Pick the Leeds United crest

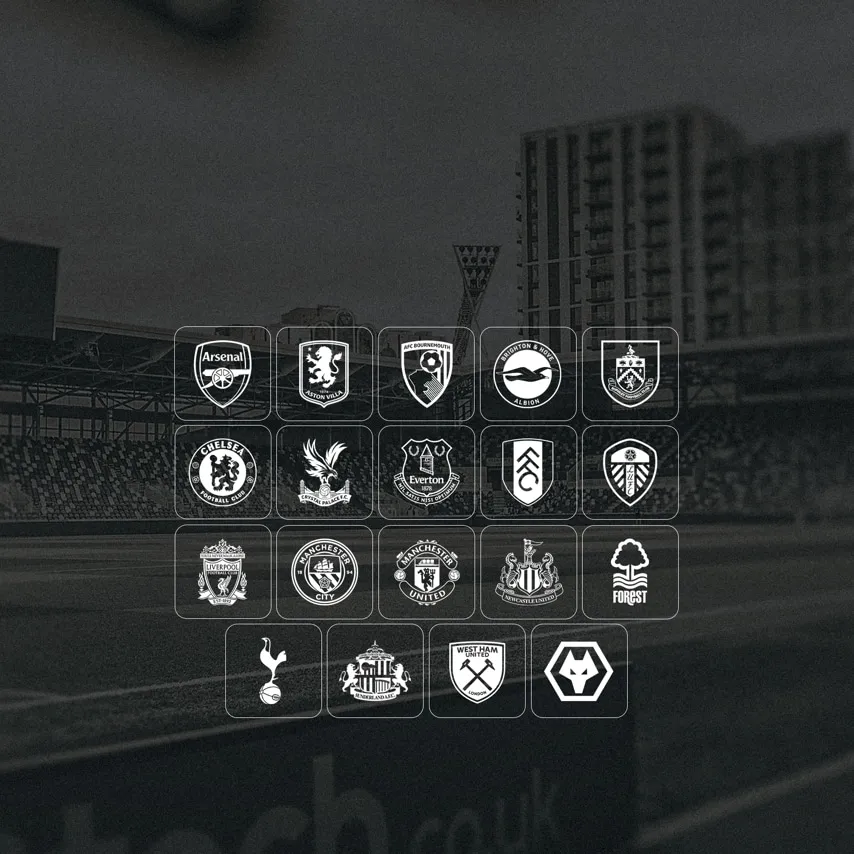point(630,473)
